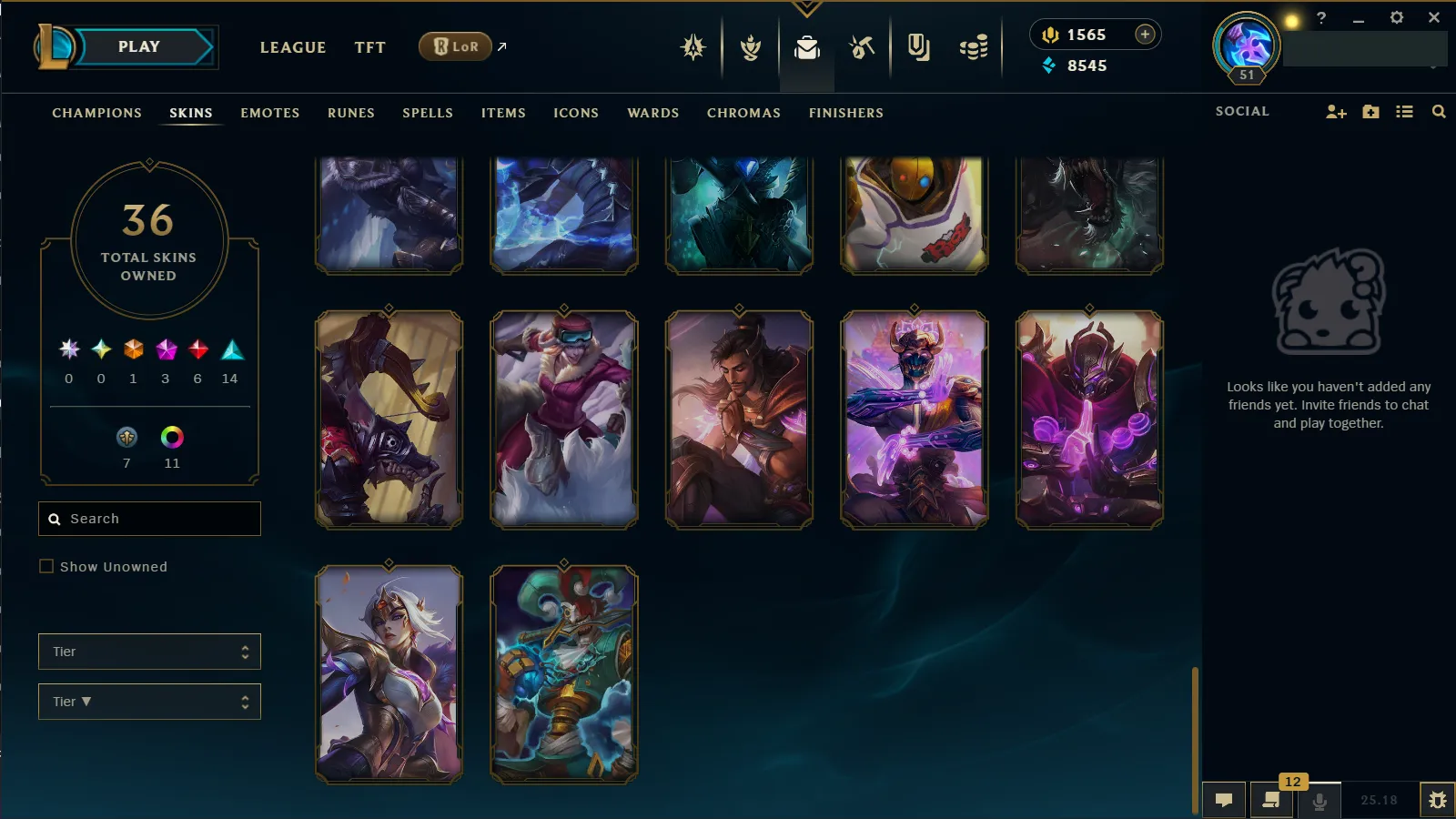Open the add friend icon
Screen dimensions: 1456x819
tap(1335, 112)
